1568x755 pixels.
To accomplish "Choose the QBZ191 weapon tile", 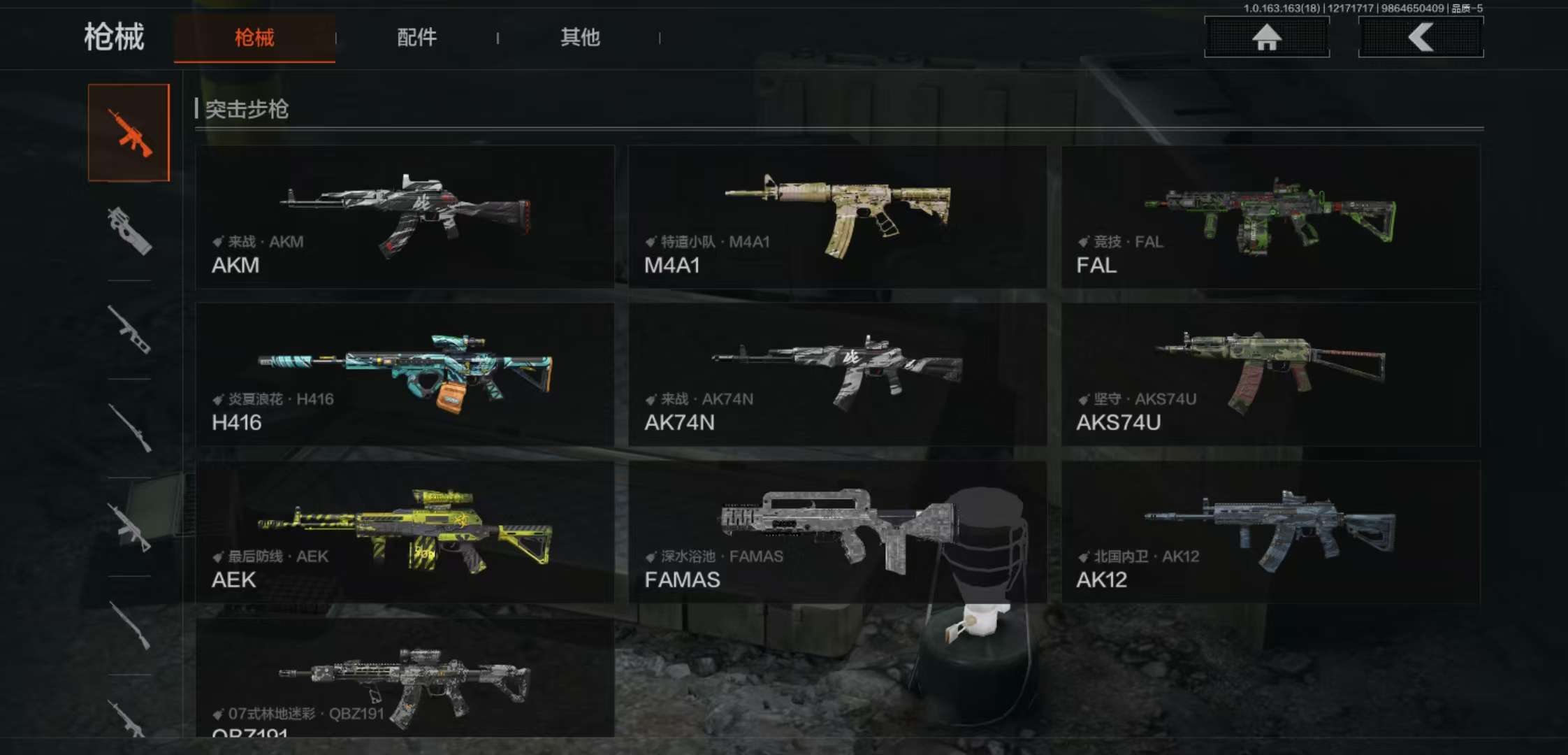I will (x=405, y=678).
